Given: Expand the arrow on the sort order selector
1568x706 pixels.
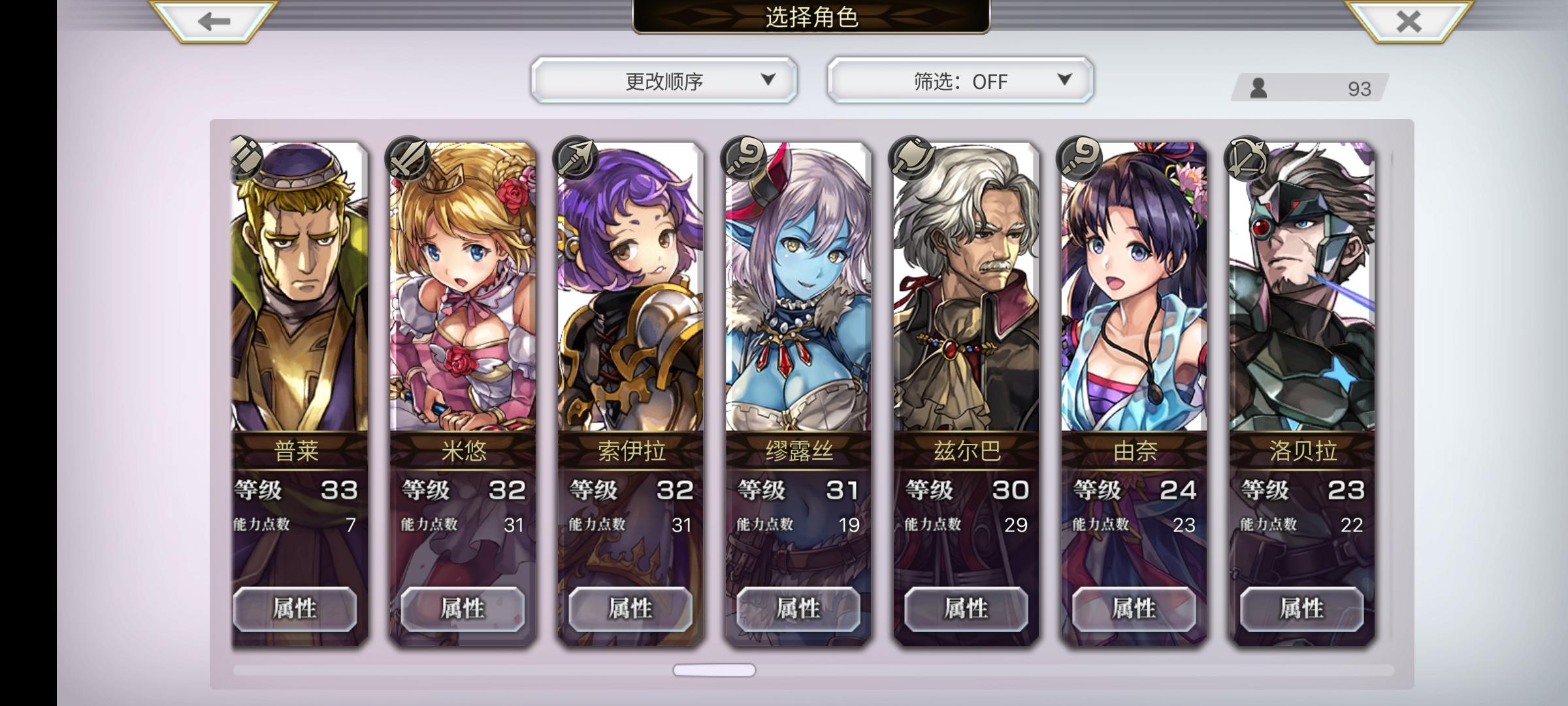Looking at the screenshot, I should (766, 80).
